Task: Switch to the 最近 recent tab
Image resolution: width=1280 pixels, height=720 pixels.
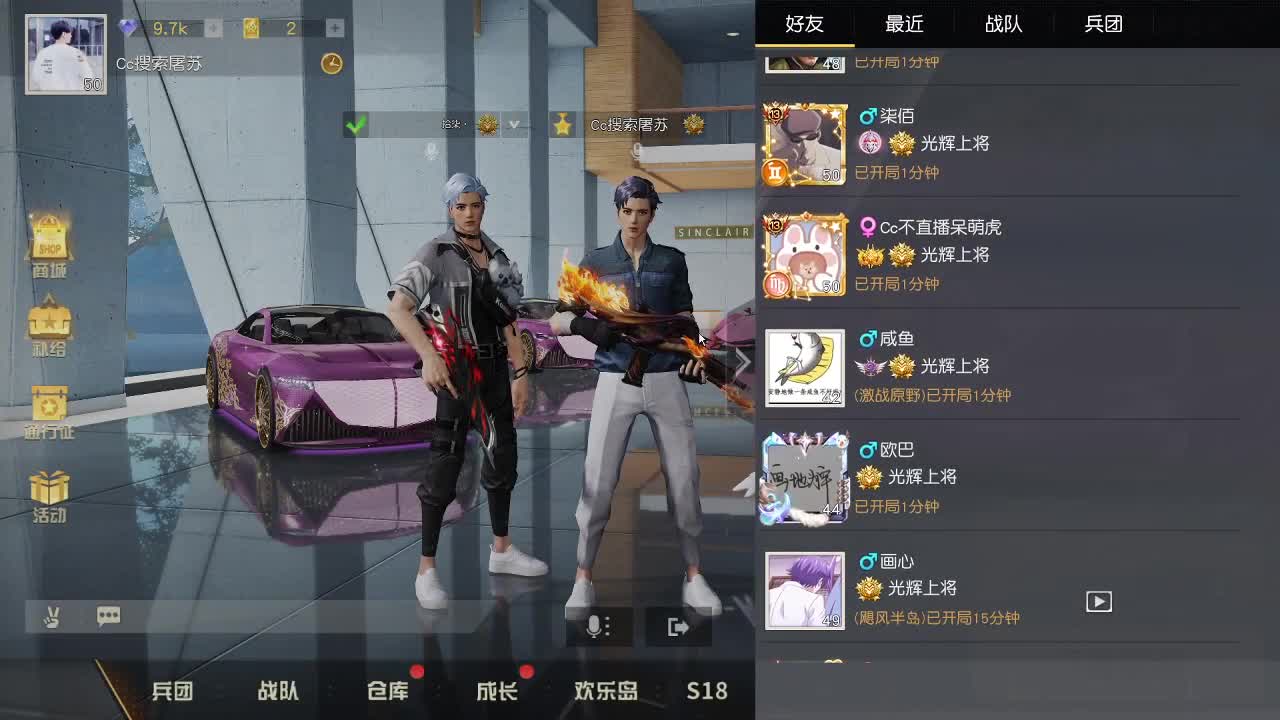Action: pos(904,23)
